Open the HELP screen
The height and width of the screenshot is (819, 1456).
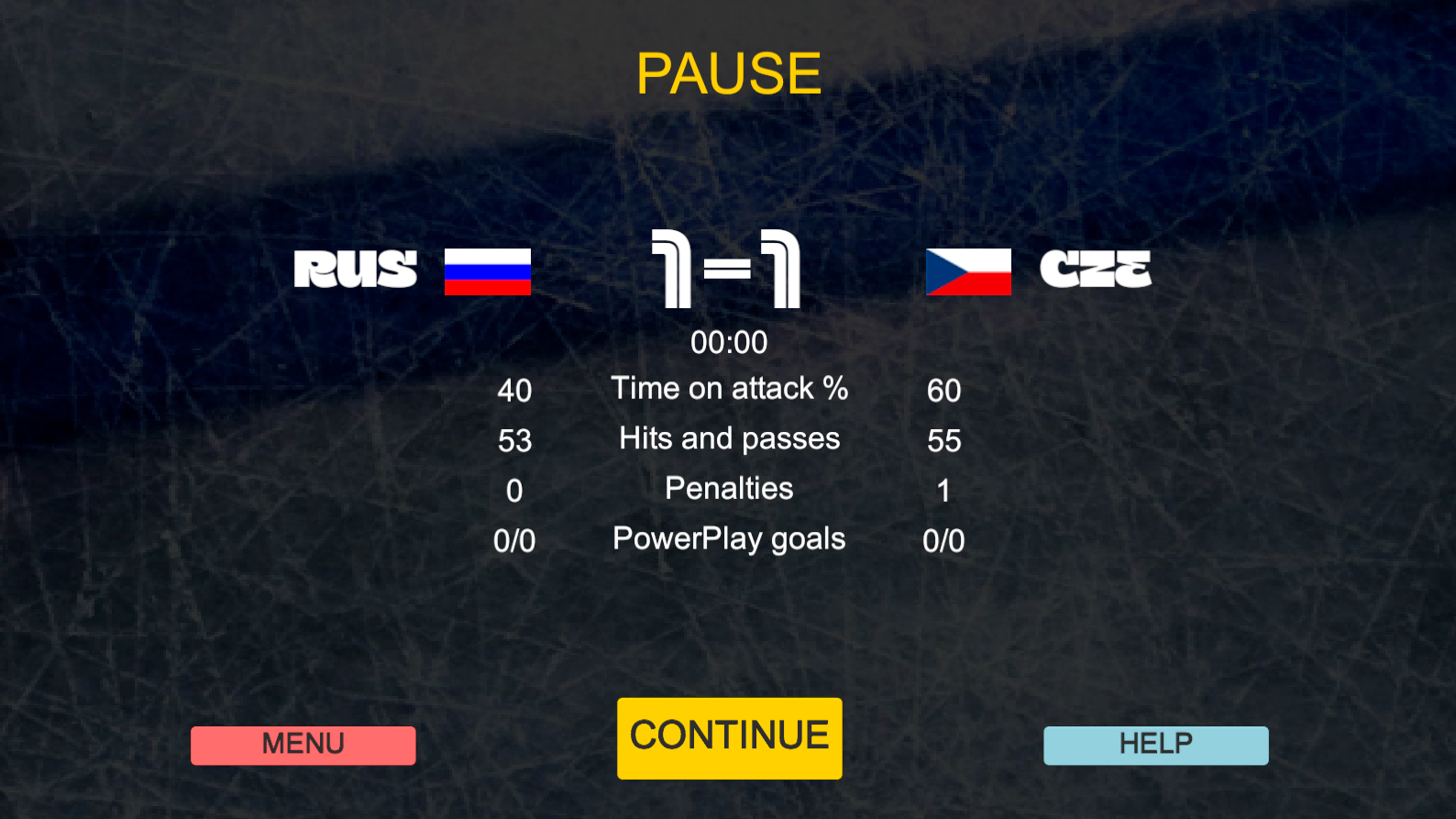click(x=1155, y=745)
